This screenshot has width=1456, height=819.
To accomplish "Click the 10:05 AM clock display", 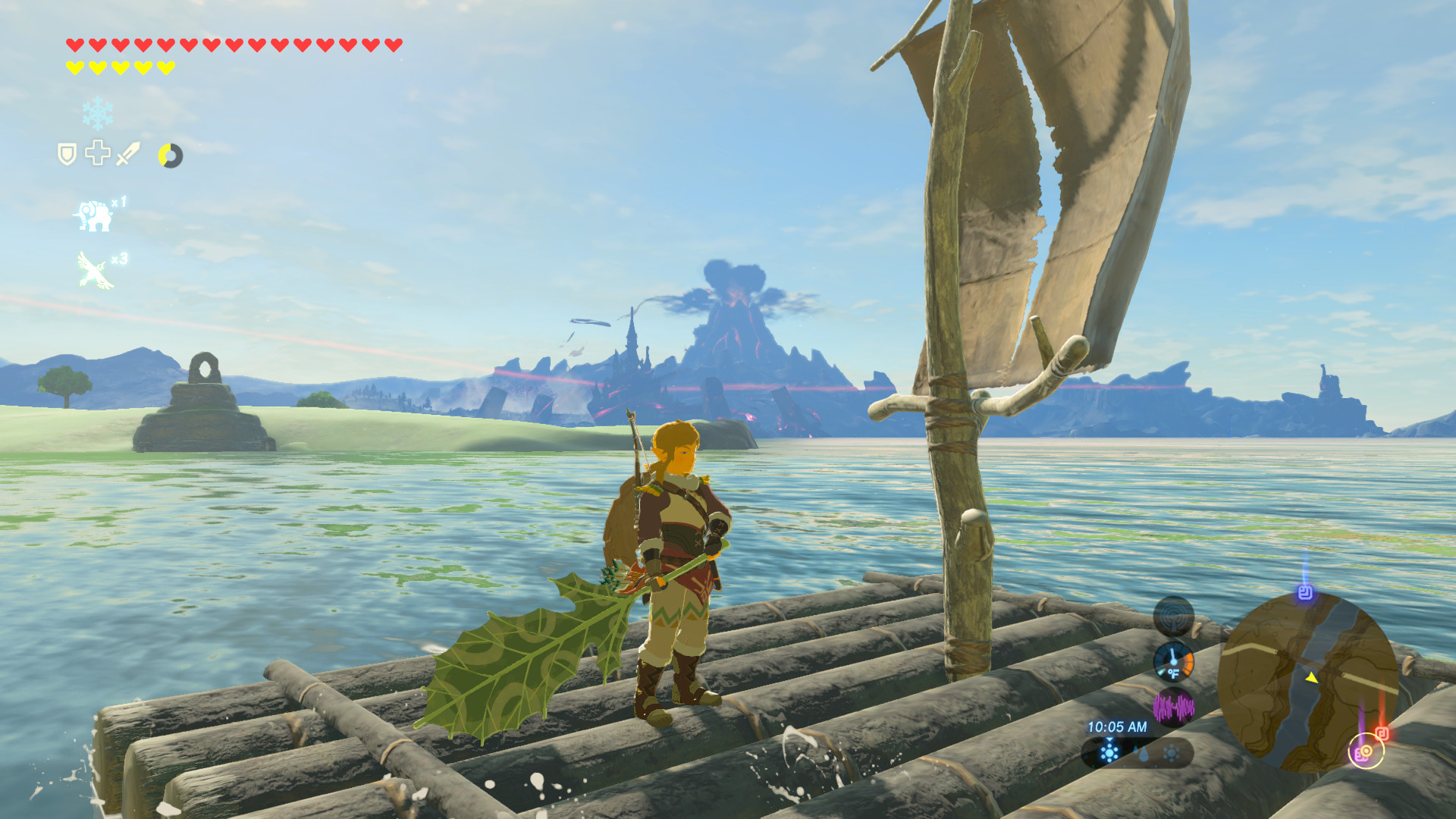I will pyautogui.click(x=1118, y=726).
